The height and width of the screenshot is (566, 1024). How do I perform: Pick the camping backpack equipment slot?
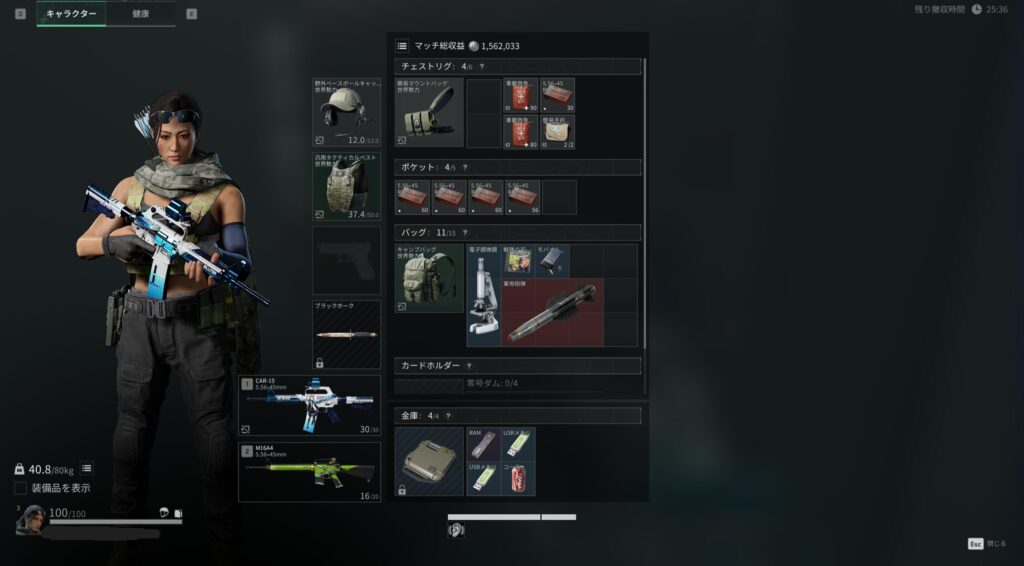pyautogui.click(x=429, y=278)
